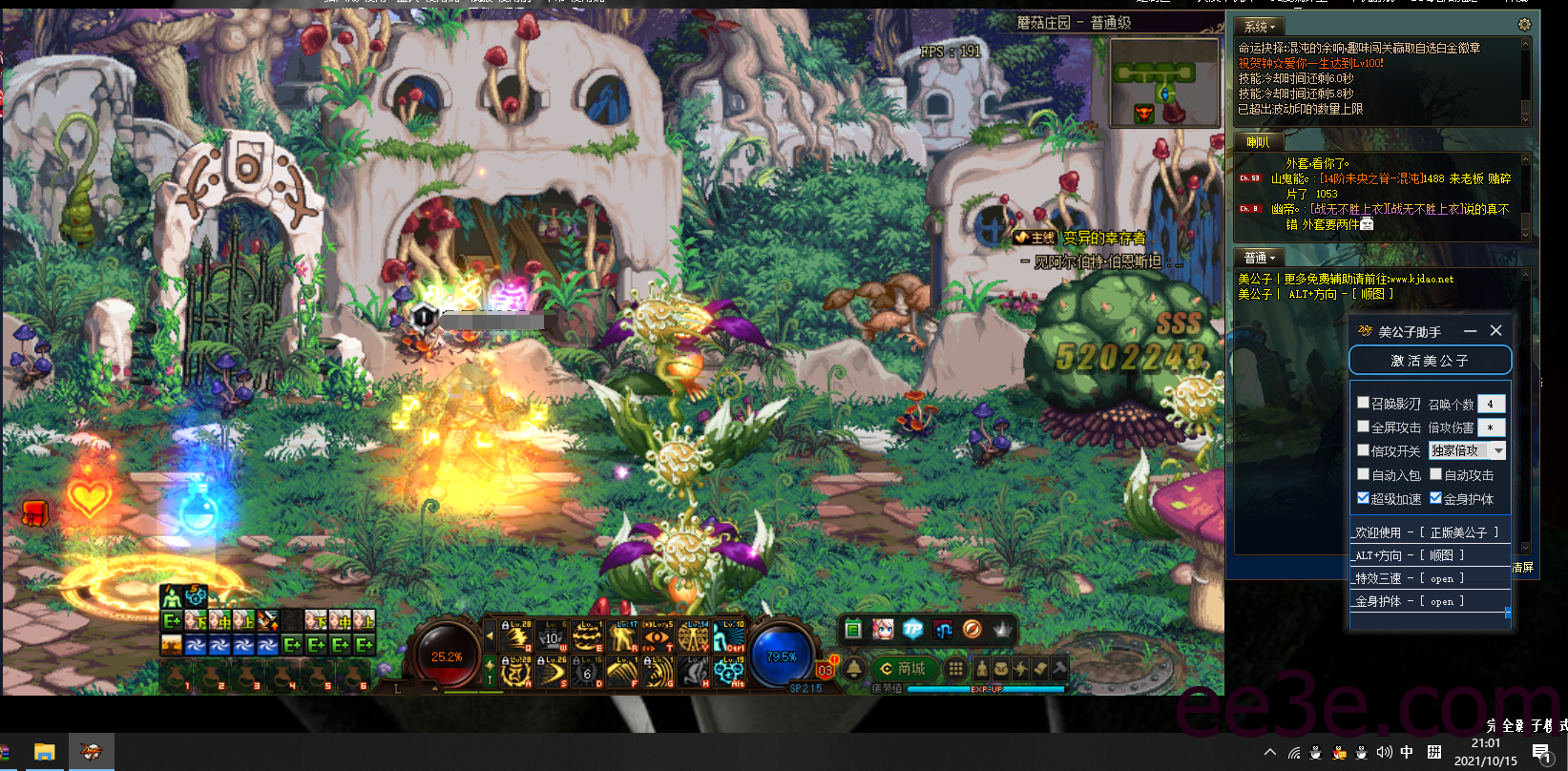Uncheck the 超级加速 checkbox
Screen dimensions: 1568x771
tap(1364, 498)
